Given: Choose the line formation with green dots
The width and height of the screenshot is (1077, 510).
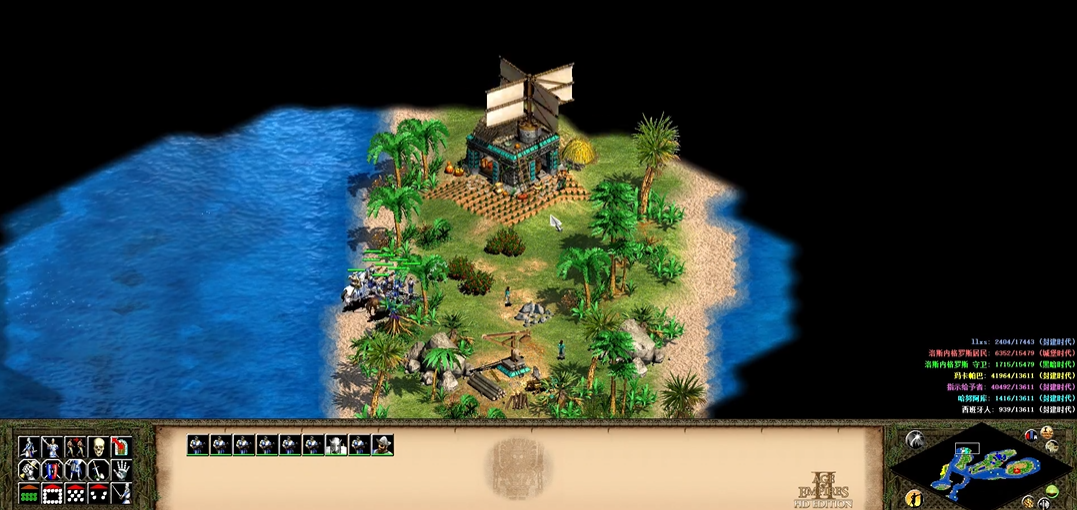Looking at the screenshot, I should coord(29,493).
